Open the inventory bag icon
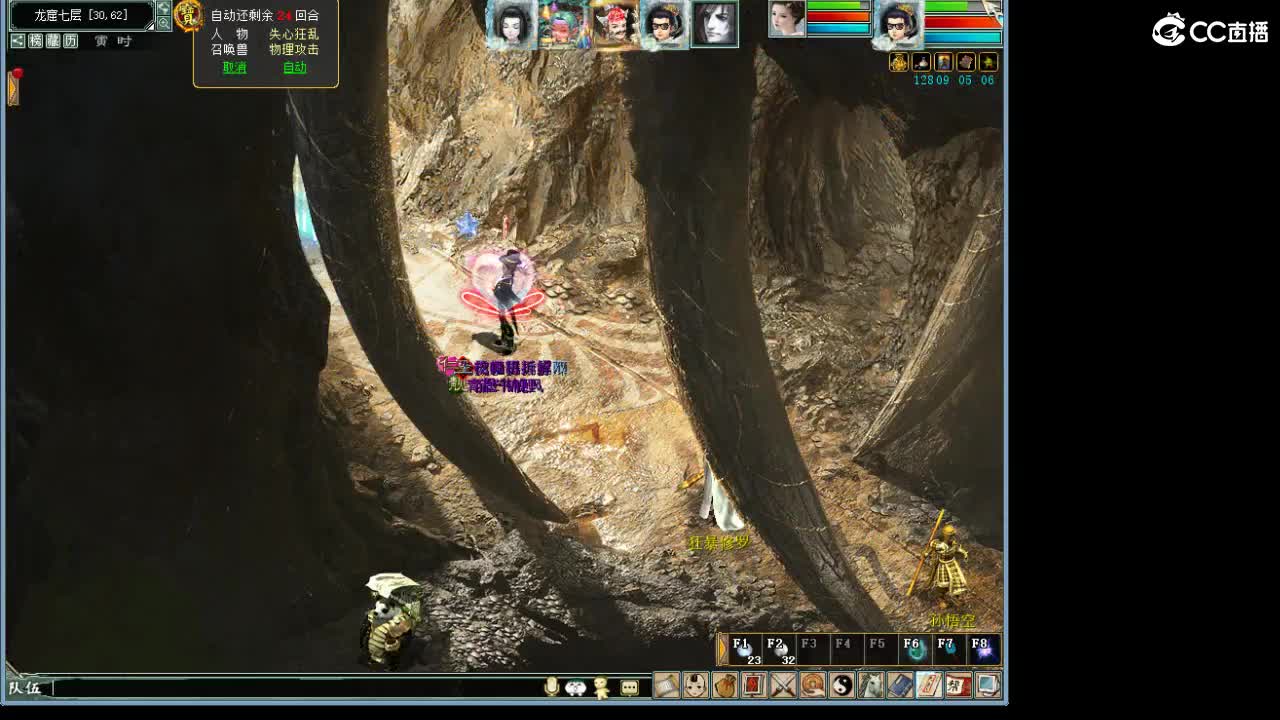 [x=725, y=686]
